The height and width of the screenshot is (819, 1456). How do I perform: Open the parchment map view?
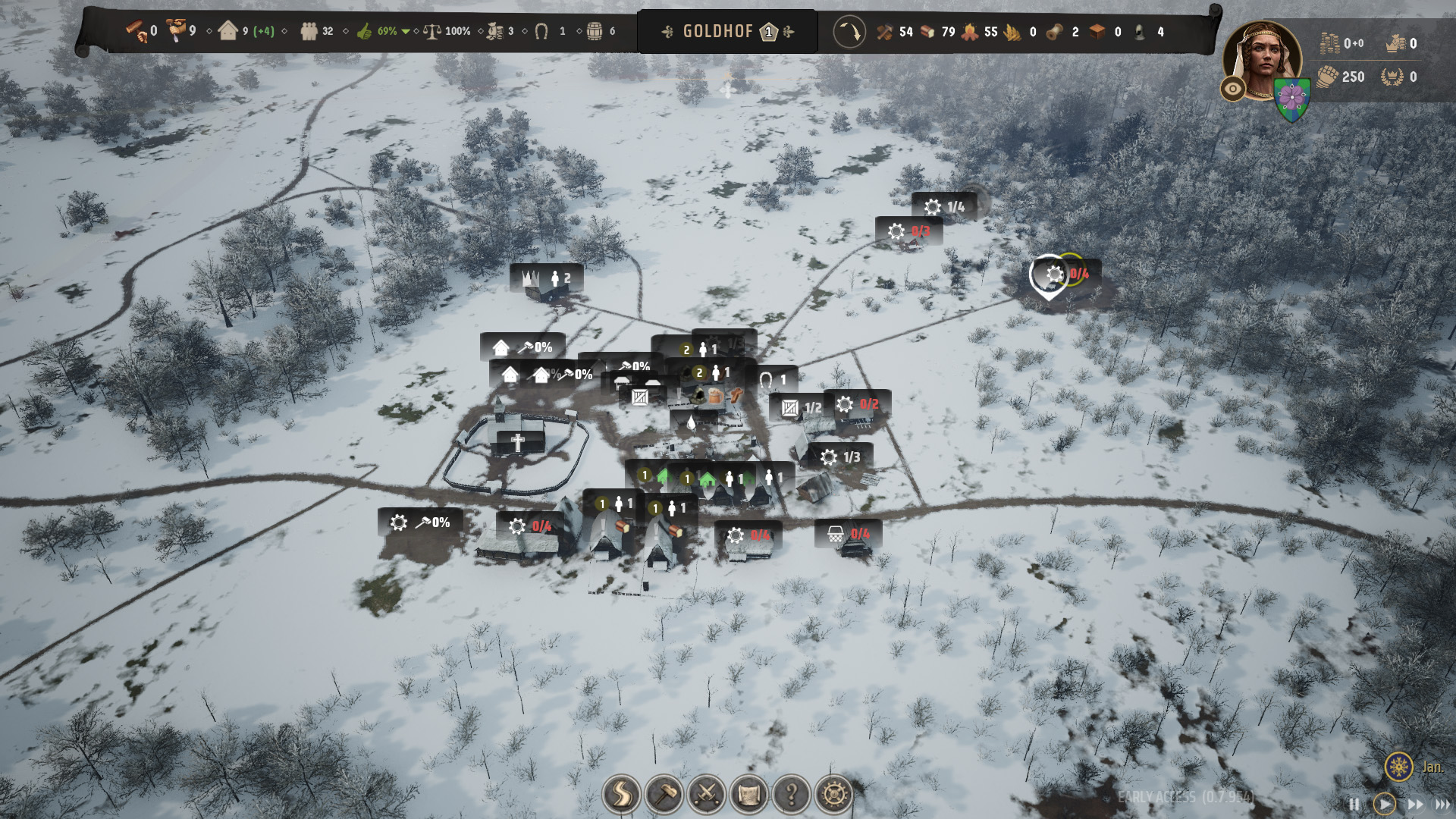tap(748, 794)
